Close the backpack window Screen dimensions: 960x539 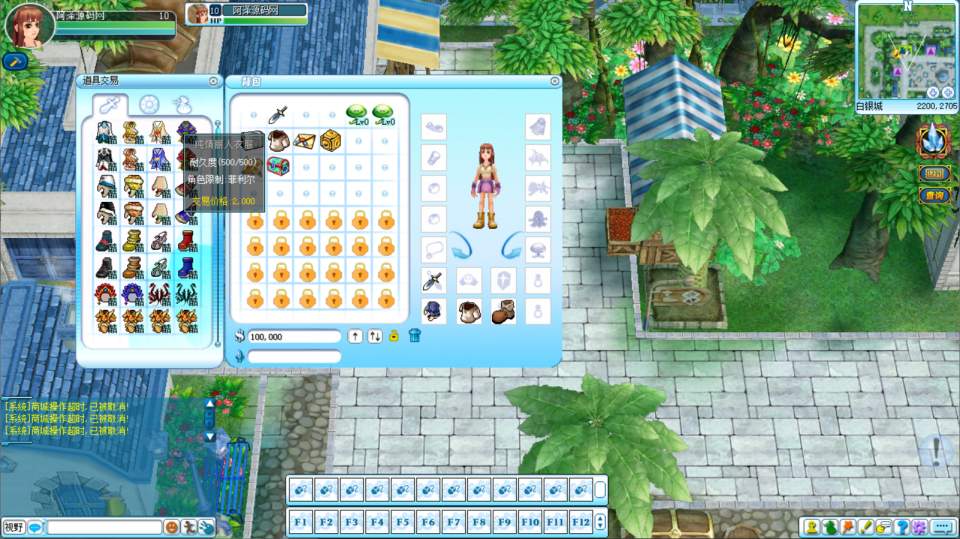coord(555,81)
